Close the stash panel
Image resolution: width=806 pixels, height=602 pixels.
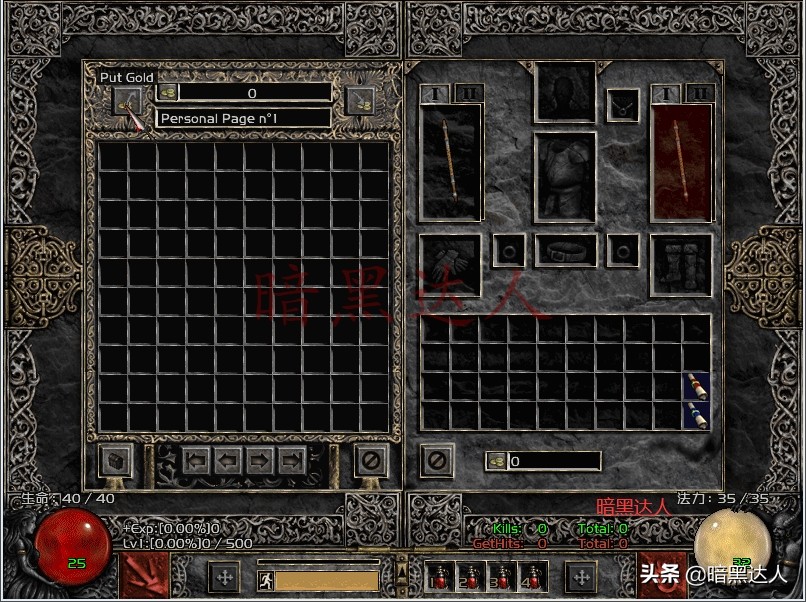tap(371, 461)
